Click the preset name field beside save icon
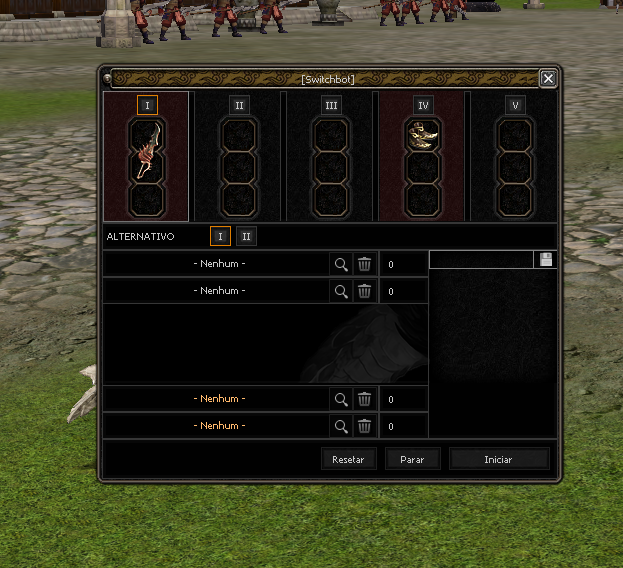This screenshot has width=623, height=568. pyautogui.click(x=481, y=259)
